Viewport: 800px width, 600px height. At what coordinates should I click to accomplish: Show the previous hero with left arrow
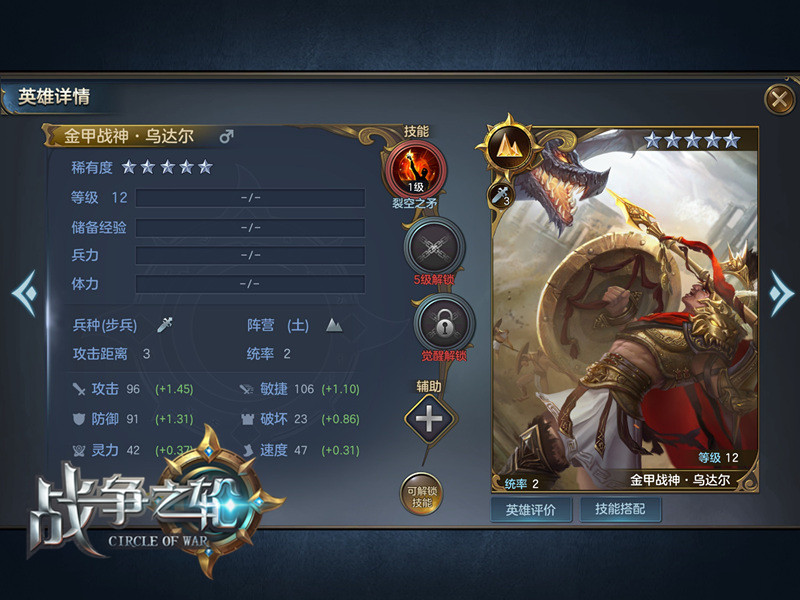[24, 293]
